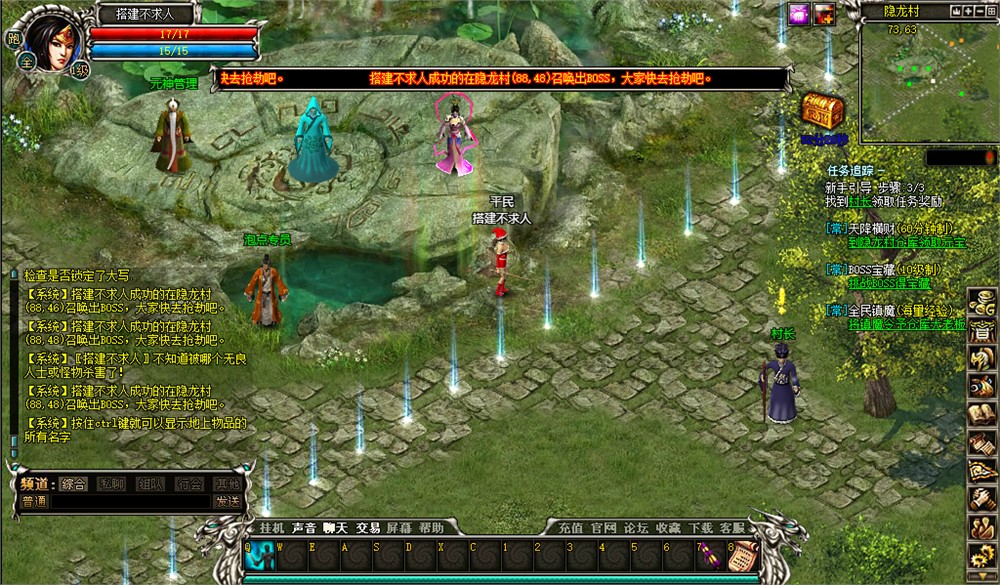The height and width of the screenshot is (585, 1000).
Task: Open the 客服 customer service link
Action: point(733,527)
